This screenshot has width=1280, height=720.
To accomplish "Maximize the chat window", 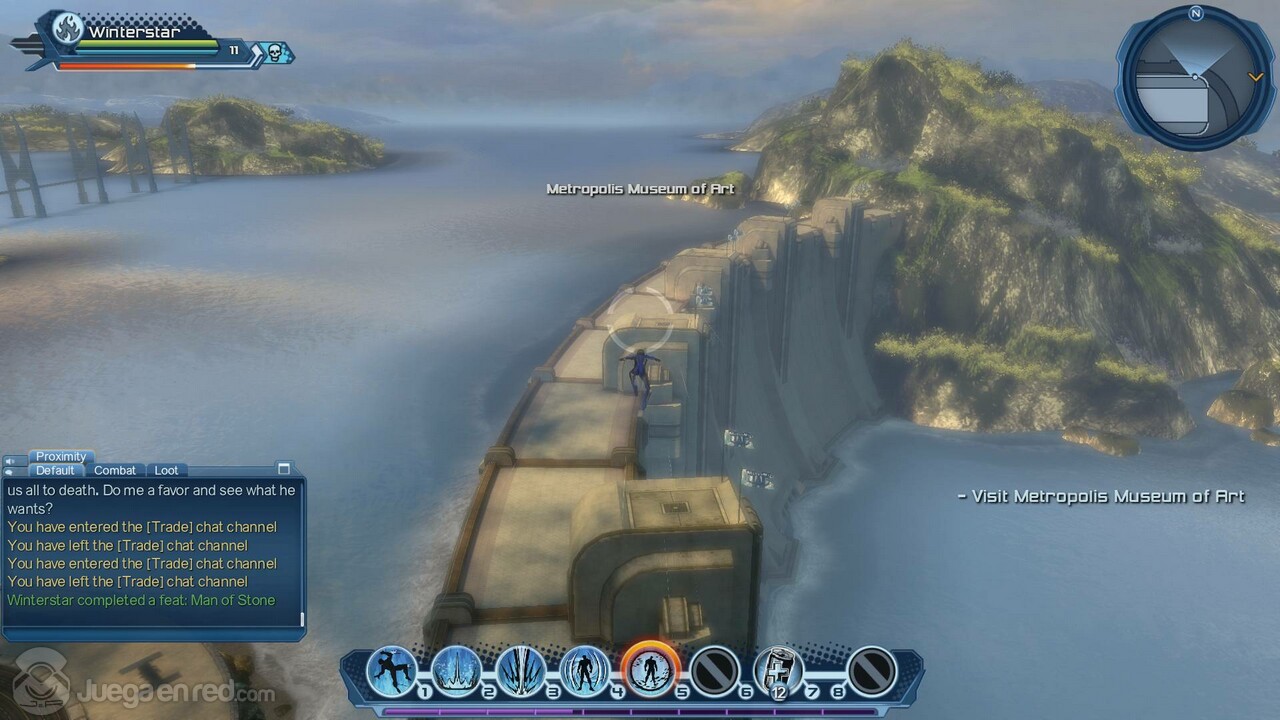I will (284, 468).
